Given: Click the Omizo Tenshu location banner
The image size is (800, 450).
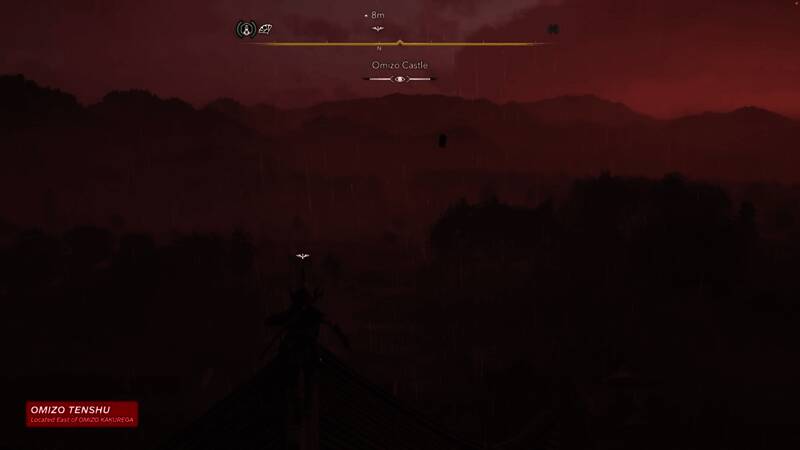Looking at the screenshot, I should tap(82, 413).
